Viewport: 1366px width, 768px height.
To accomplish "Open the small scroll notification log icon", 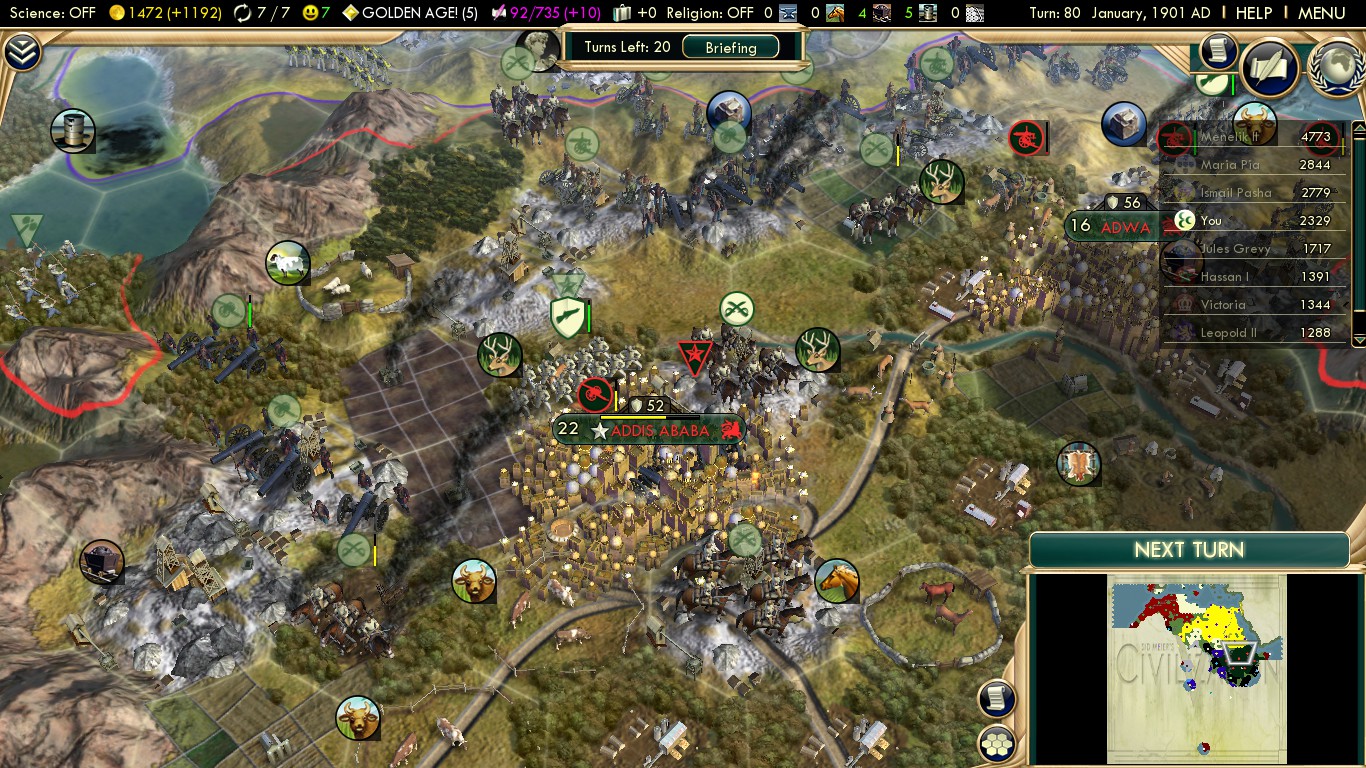I will [1217, 50].
